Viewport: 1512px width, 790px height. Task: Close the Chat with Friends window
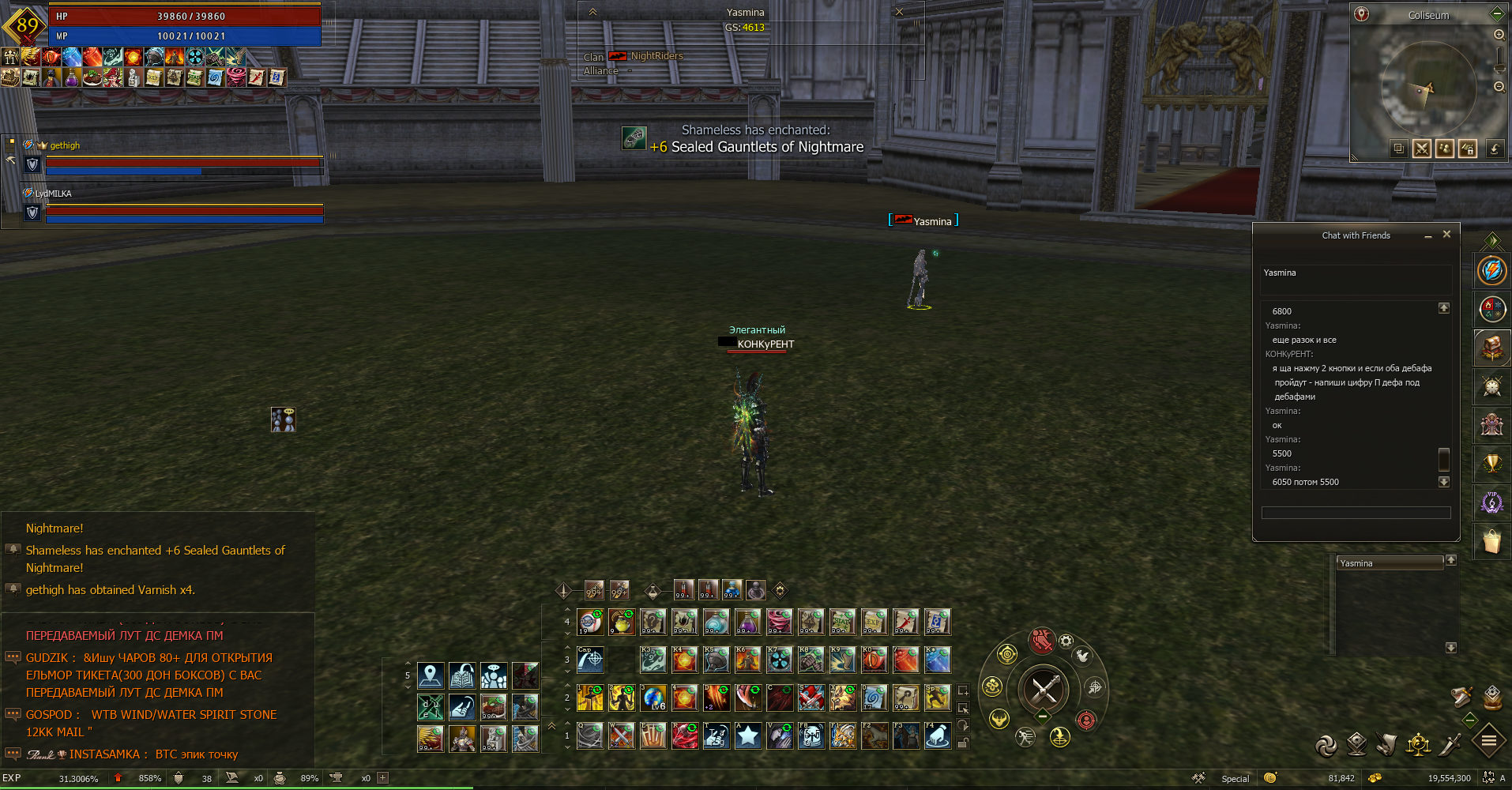1446,235
